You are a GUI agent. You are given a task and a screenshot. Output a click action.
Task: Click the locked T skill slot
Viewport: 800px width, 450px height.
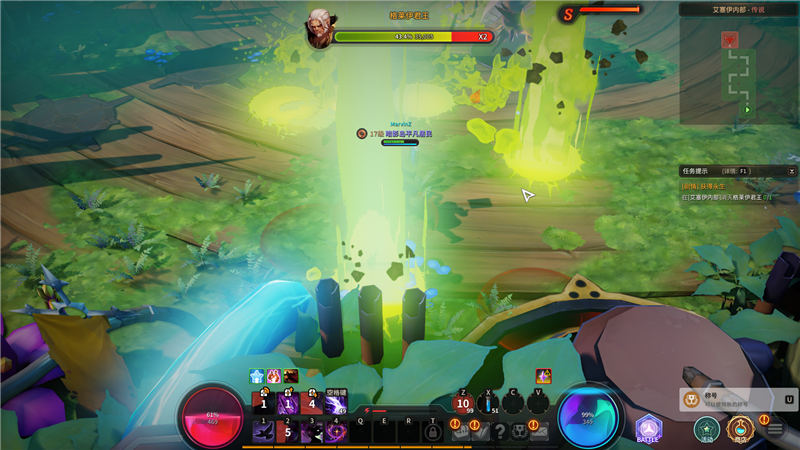click(433, 431)
